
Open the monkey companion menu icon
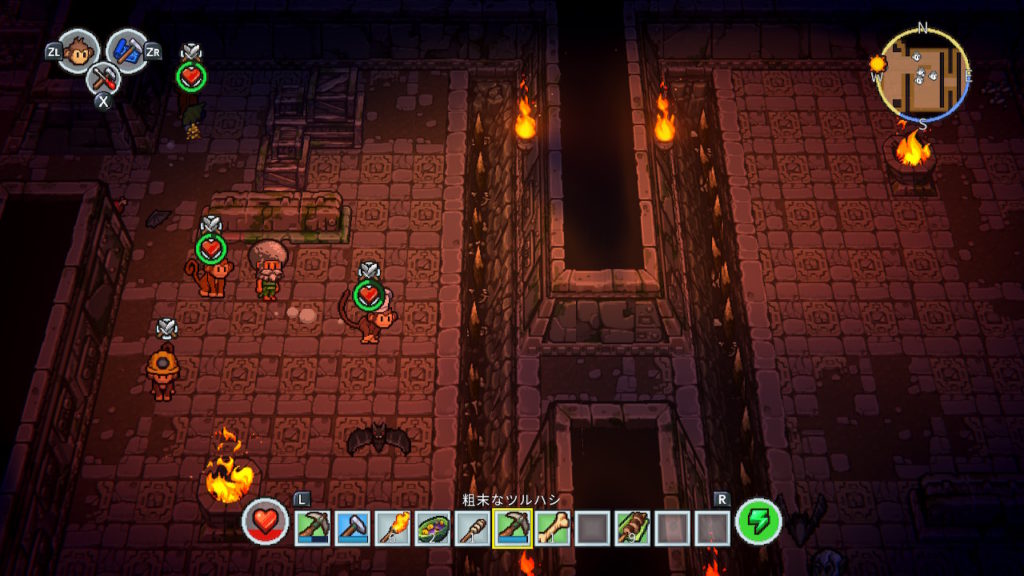click(x=78, y=50)
